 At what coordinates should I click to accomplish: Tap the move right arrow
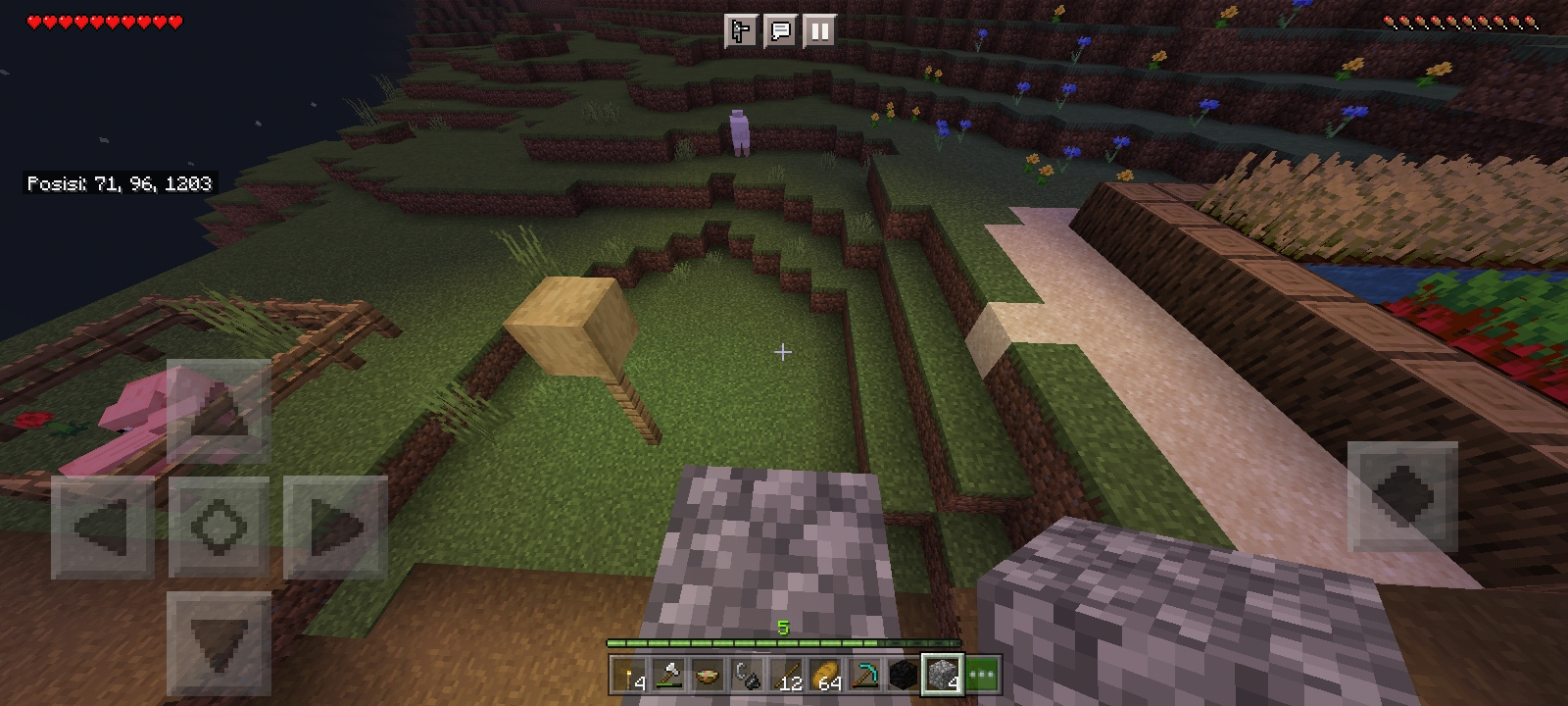tap(335, 527)
